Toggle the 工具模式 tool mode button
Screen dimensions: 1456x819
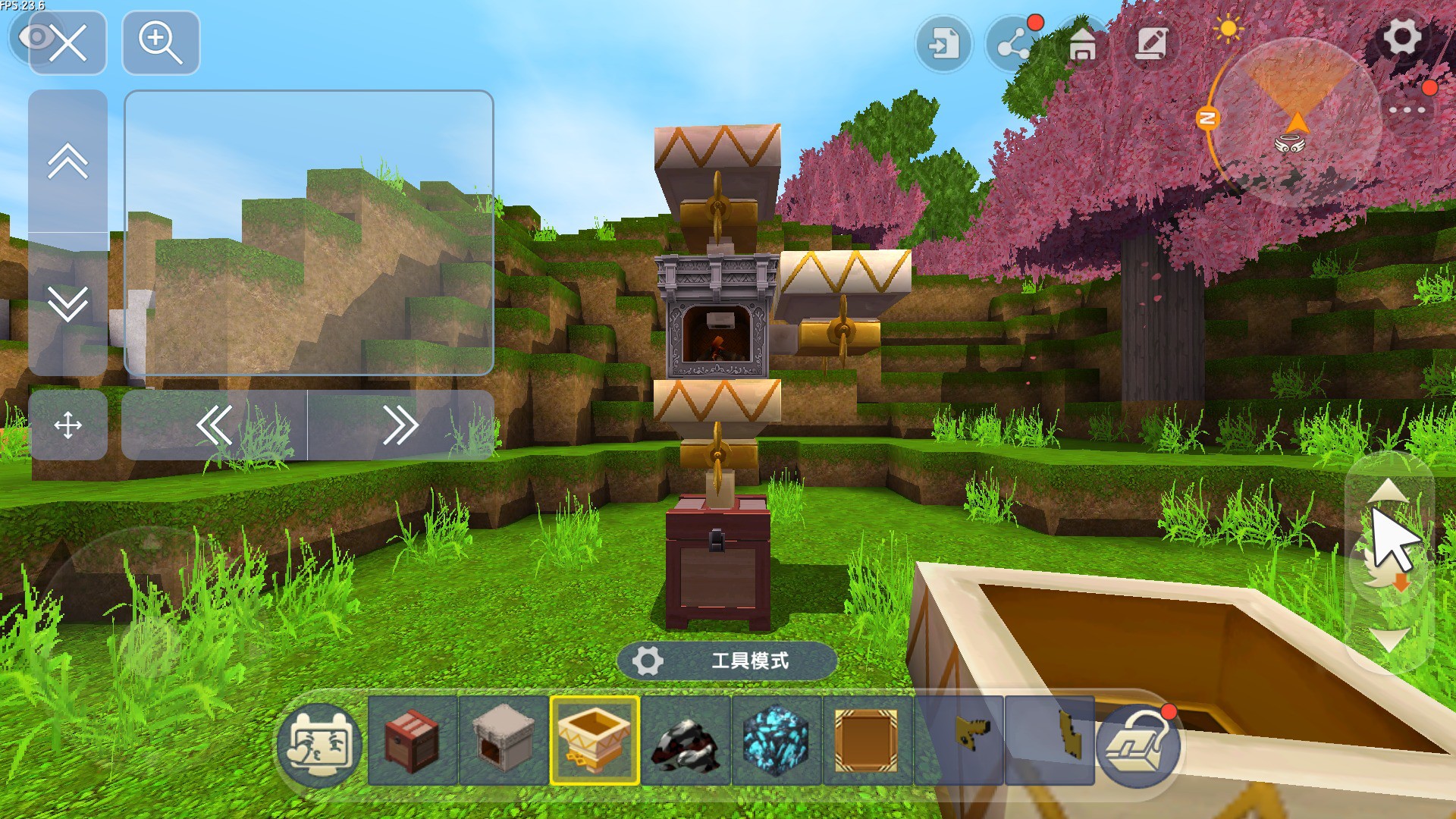(x=726, y=661)
